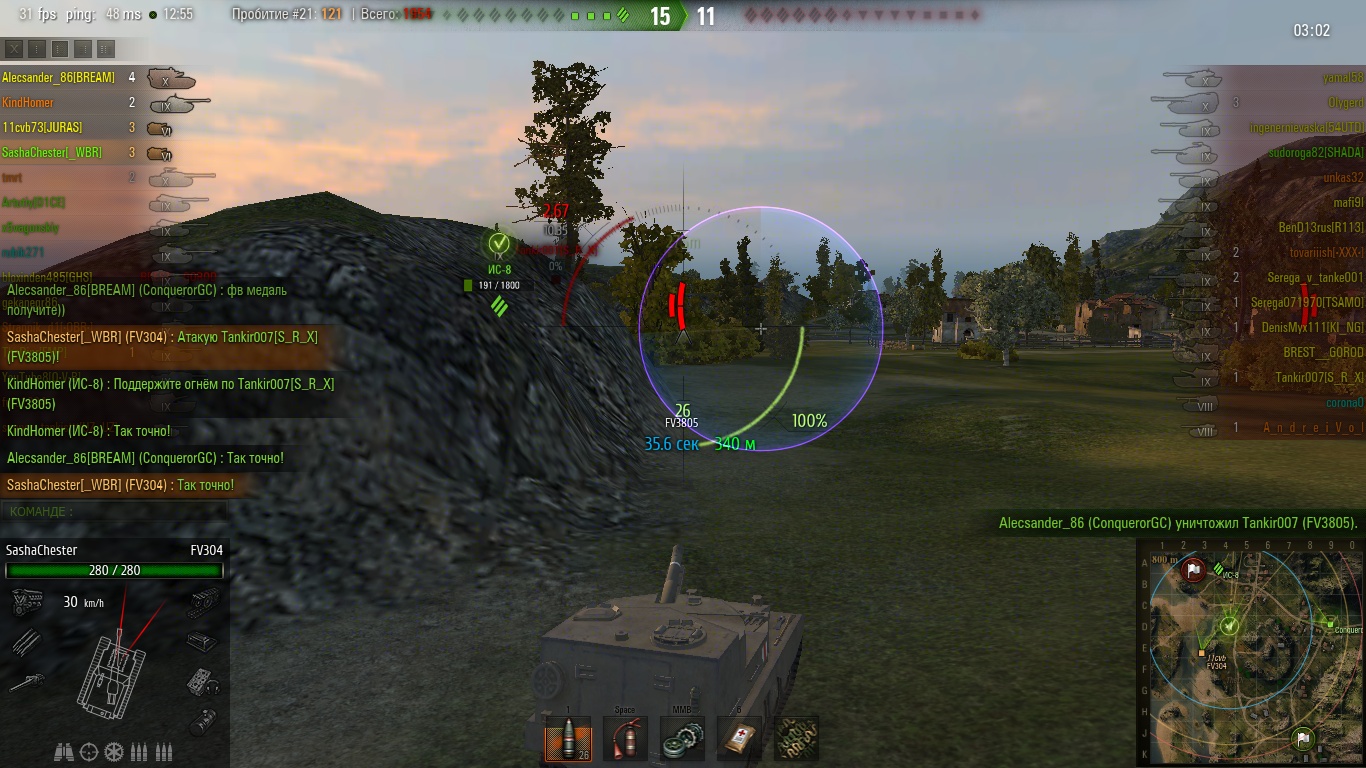Use the fire extinguisher consumable
This screenshot has width=1366, height=768.
[625, 739]
